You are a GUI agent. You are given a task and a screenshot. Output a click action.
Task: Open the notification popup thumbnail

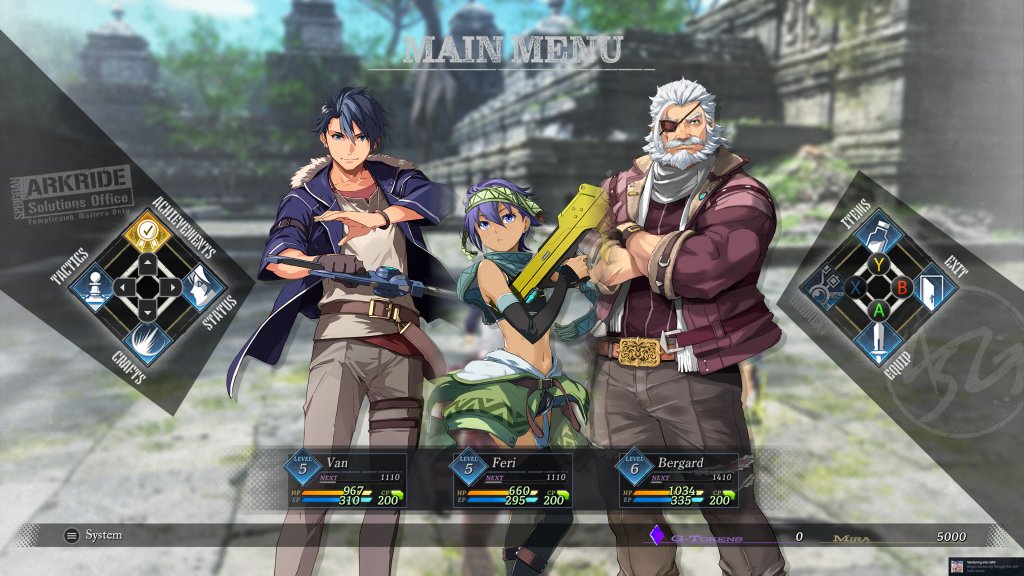(957, 567)
